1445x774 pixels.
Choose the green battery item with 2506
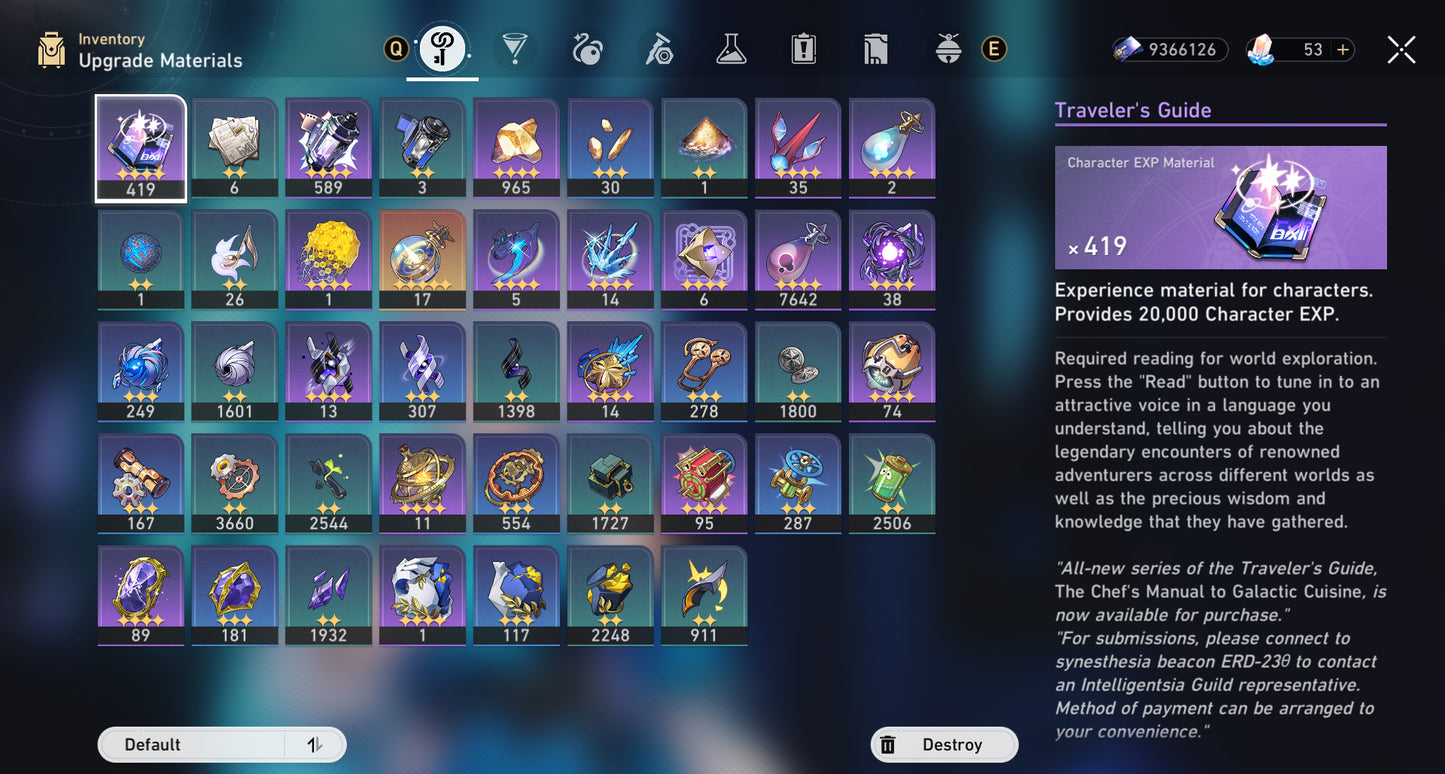pos(892,484)
